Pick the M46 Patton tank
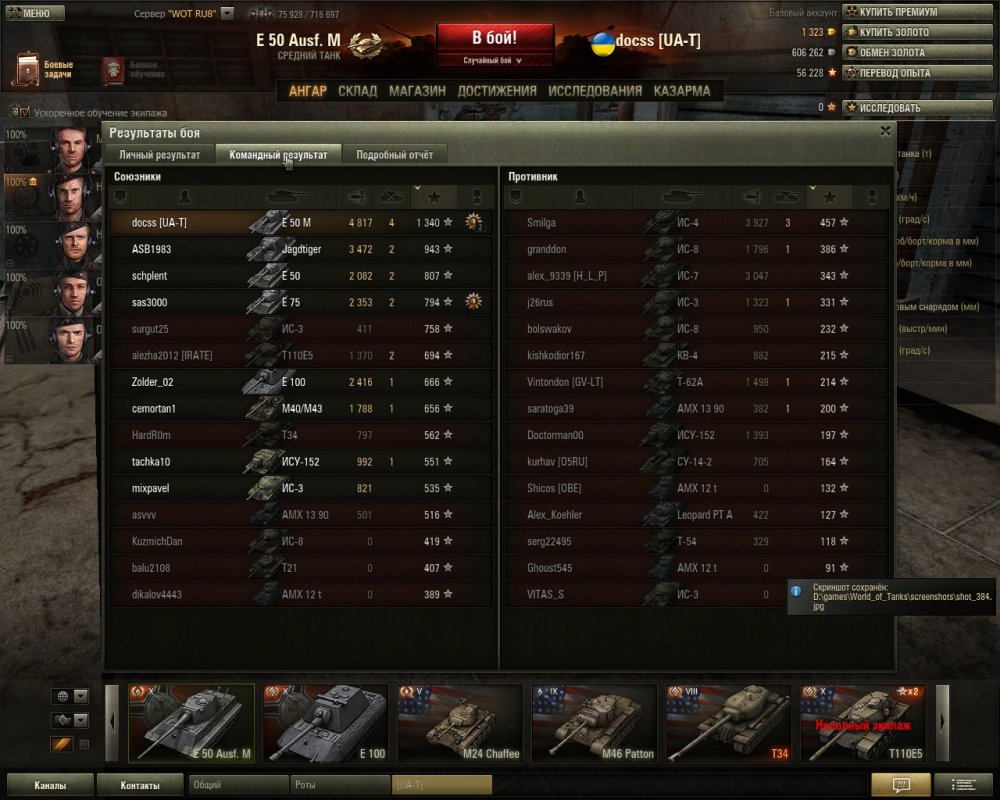Image resolution: width=1000 pixels, height=800 pixels. click(x=594, y=723)
